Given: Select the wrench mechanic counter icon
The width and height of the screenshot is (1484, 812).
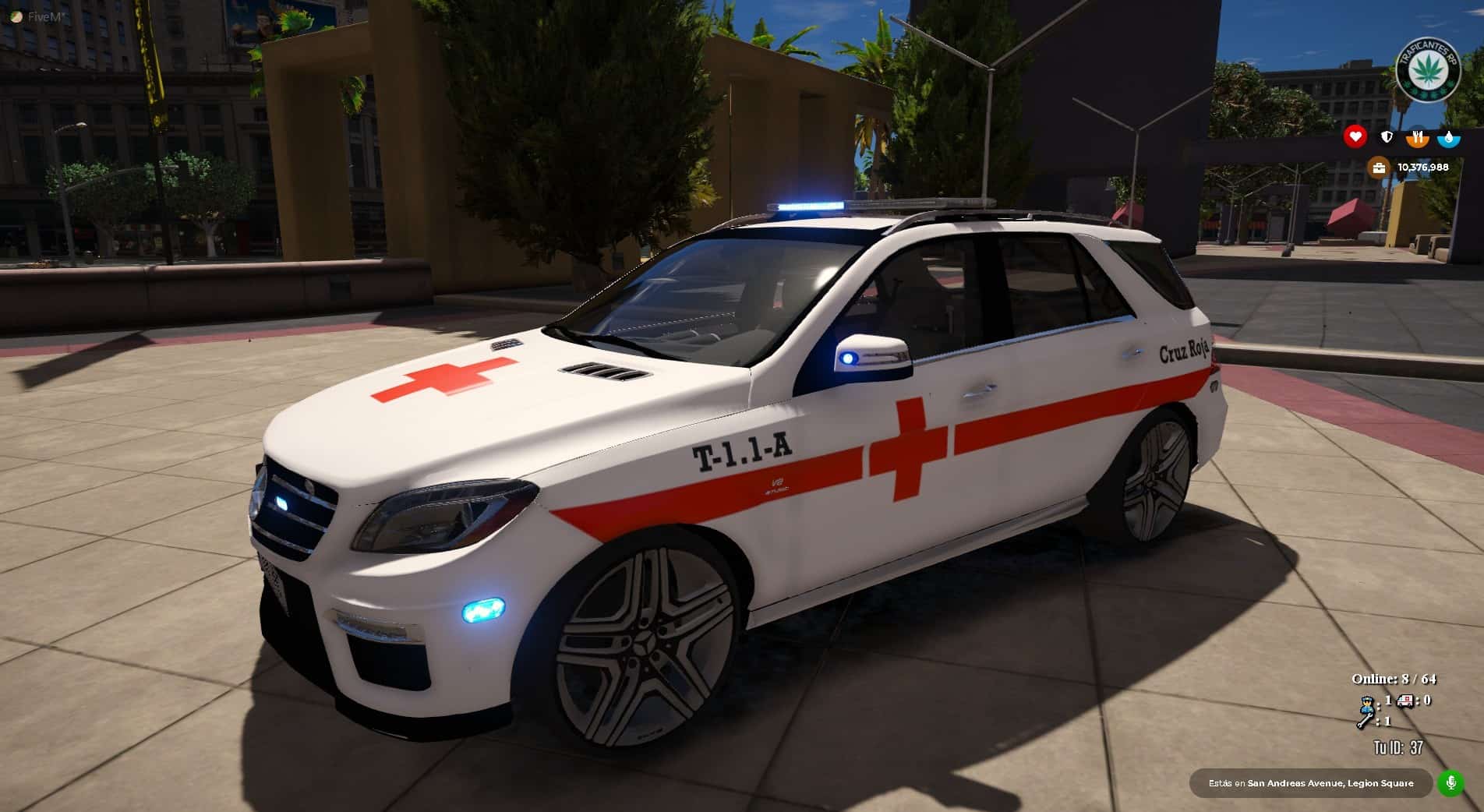Looking at the screenshot, I should pyautogui.click(x=1364, y=722).
